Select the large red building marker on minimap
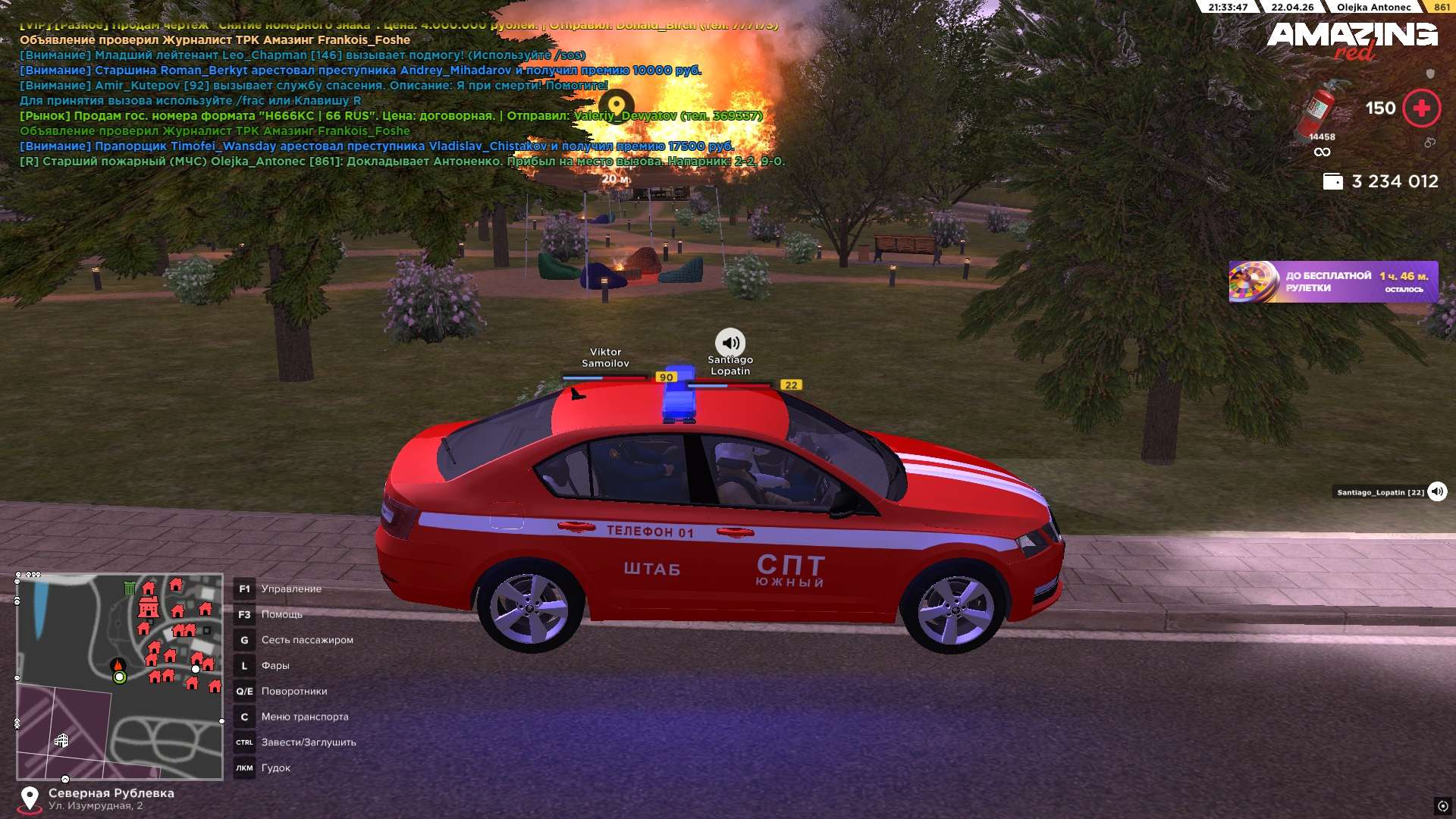Screen dimensions: 1456x819 [149, 607]
